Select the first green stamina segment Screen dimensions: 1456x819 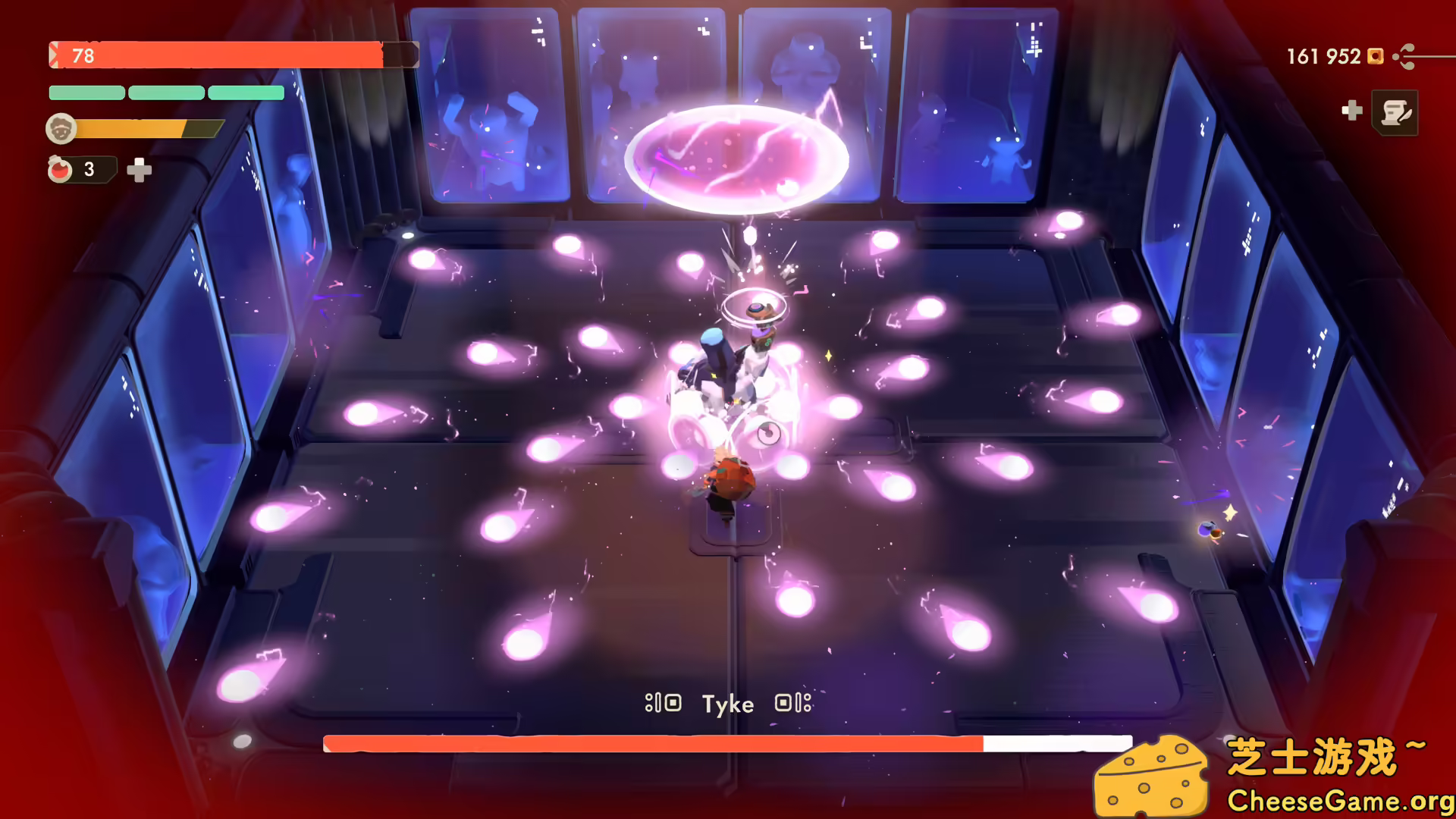click(x=86, y=93)
